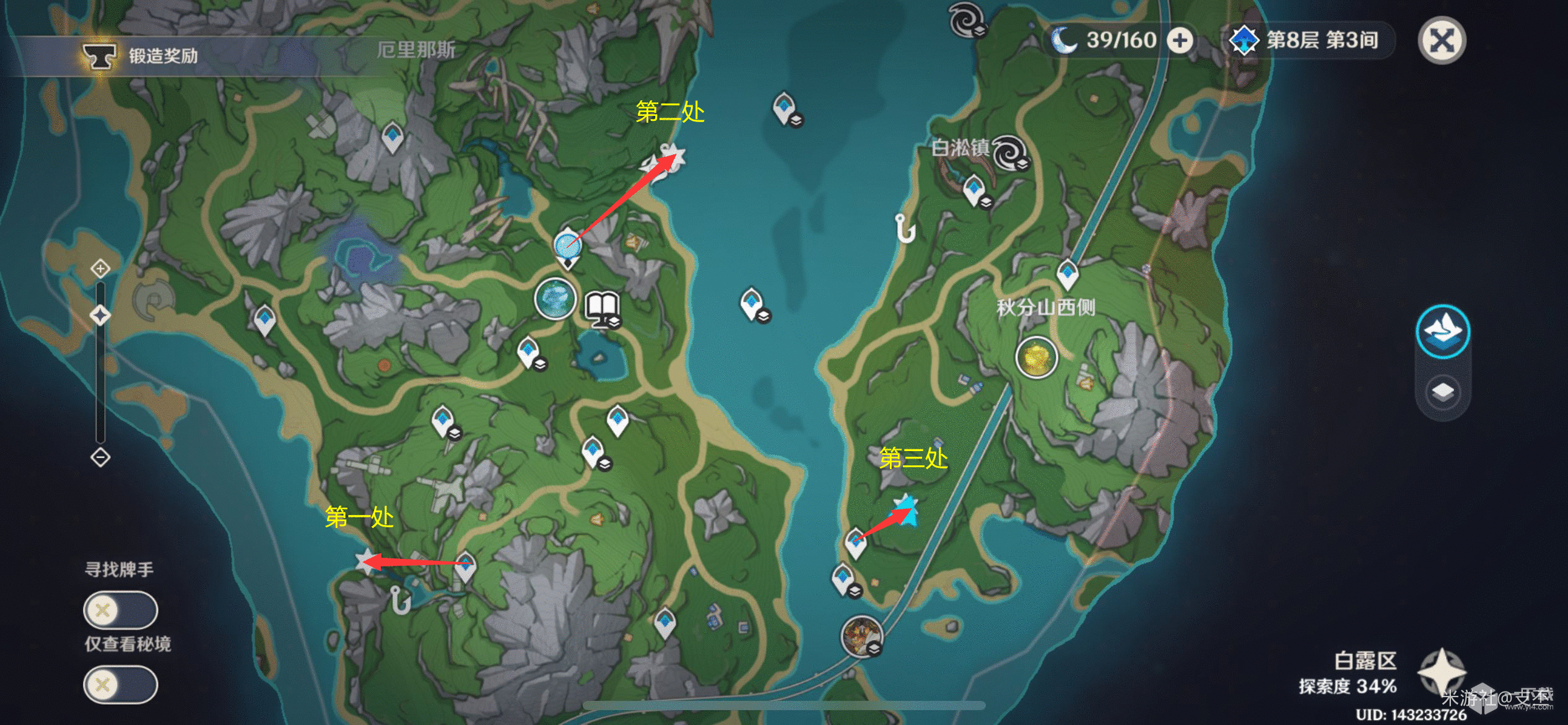1568x725 pixels.
Task: Close the map screen
Action: coord(1442,42)
